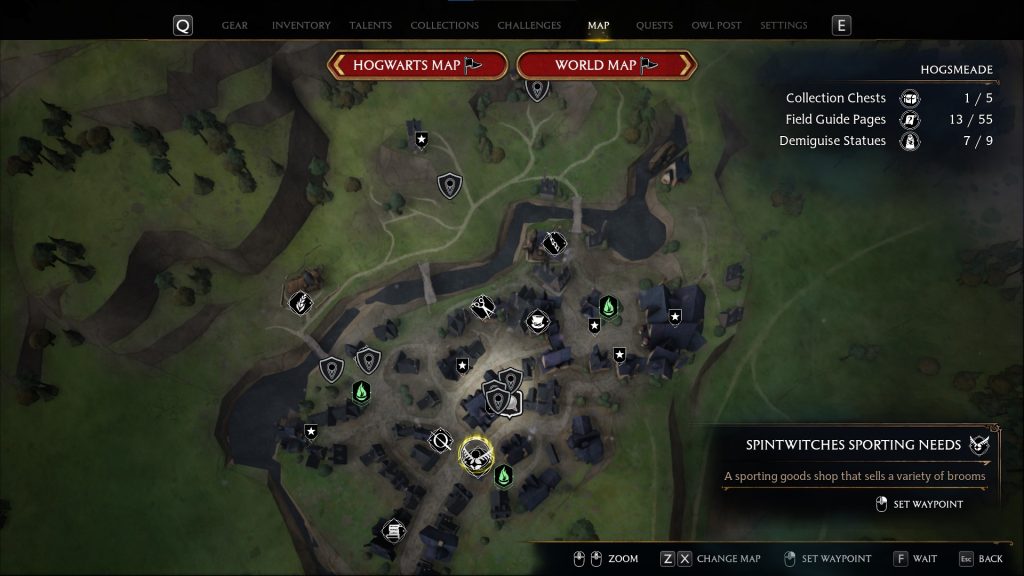Switch to the Quests tab
The image size is (1024, 576).
click(654, 25)
